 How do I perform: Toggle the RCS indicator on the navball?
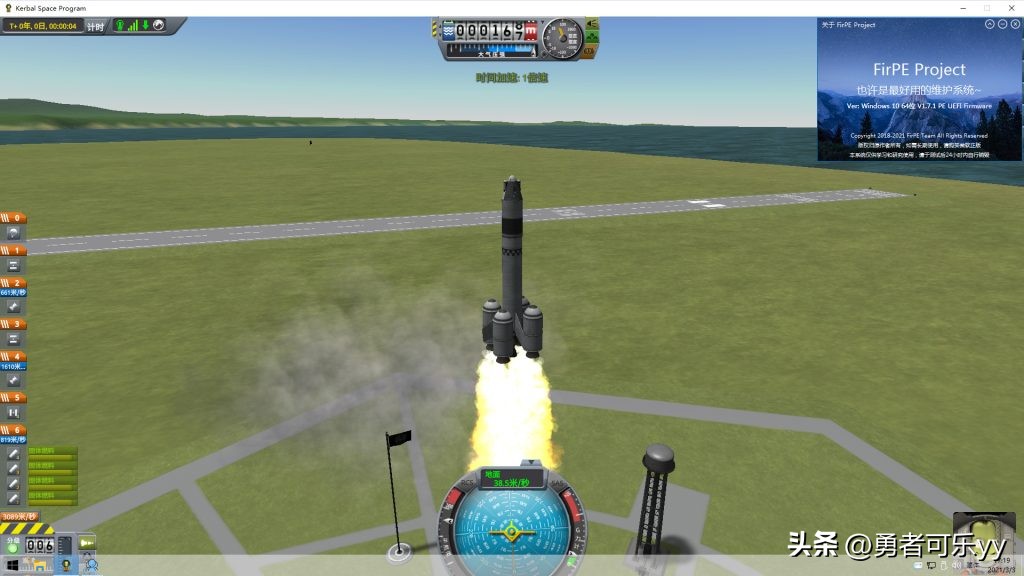click(468, 484)
